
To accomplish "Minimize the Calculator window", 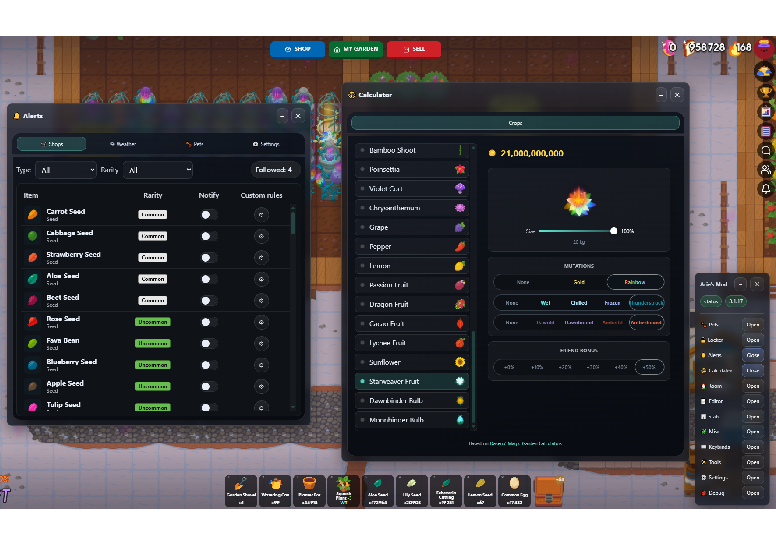I will (660, 95).
